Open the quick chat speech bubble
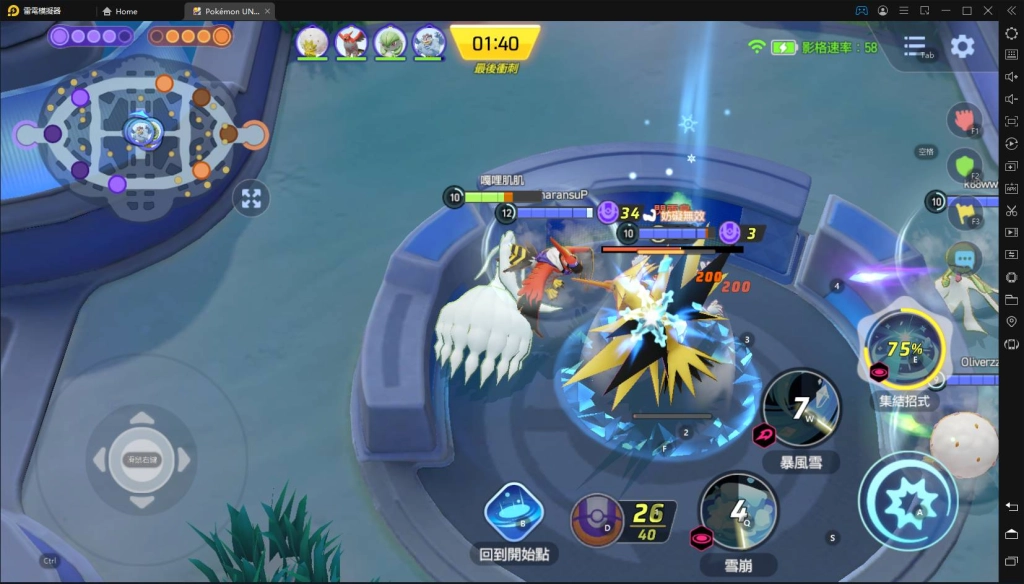The image size is (1024, 584). [964, 258]
